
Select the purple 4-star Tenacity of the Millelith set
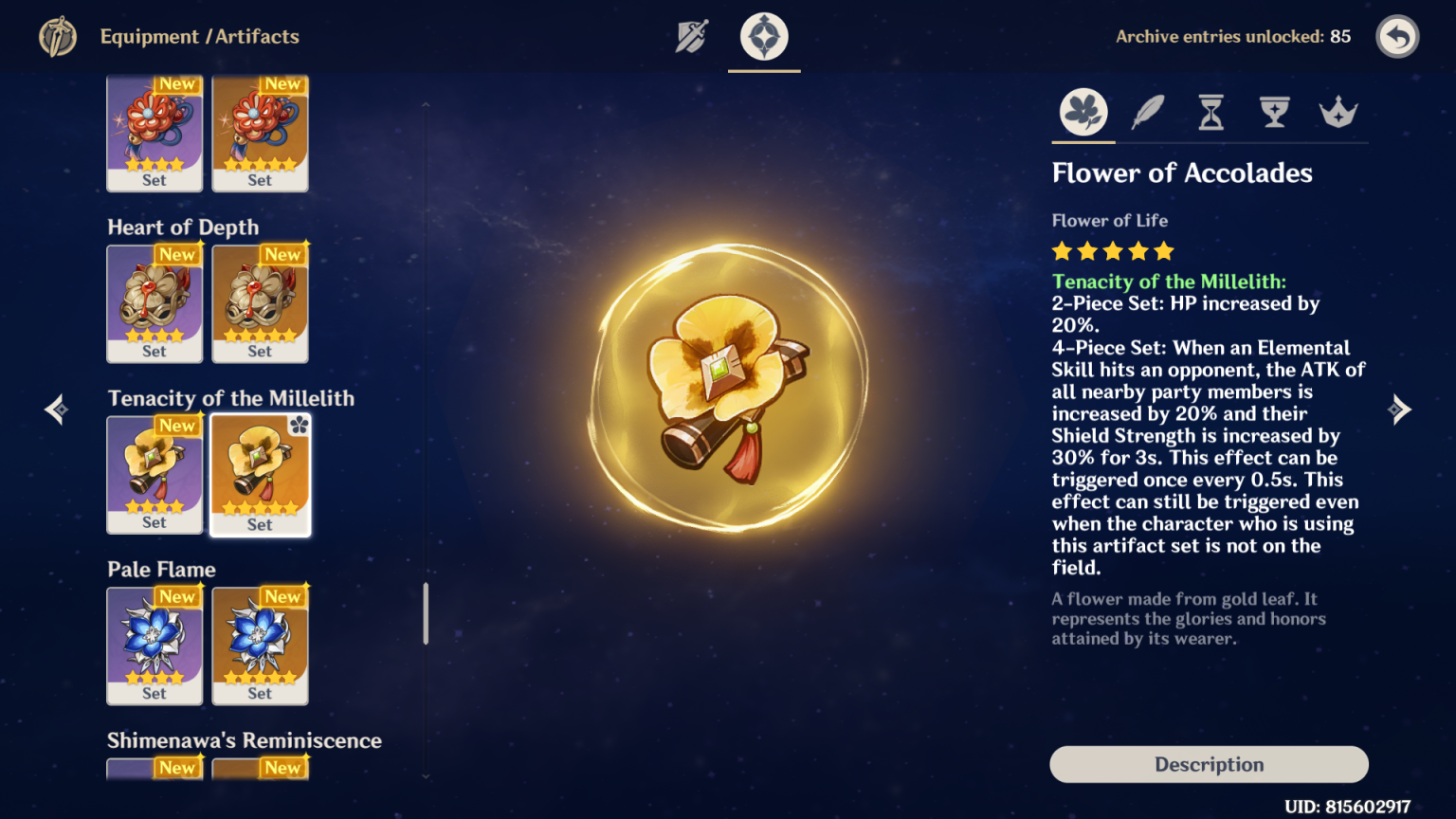[155, 474]
